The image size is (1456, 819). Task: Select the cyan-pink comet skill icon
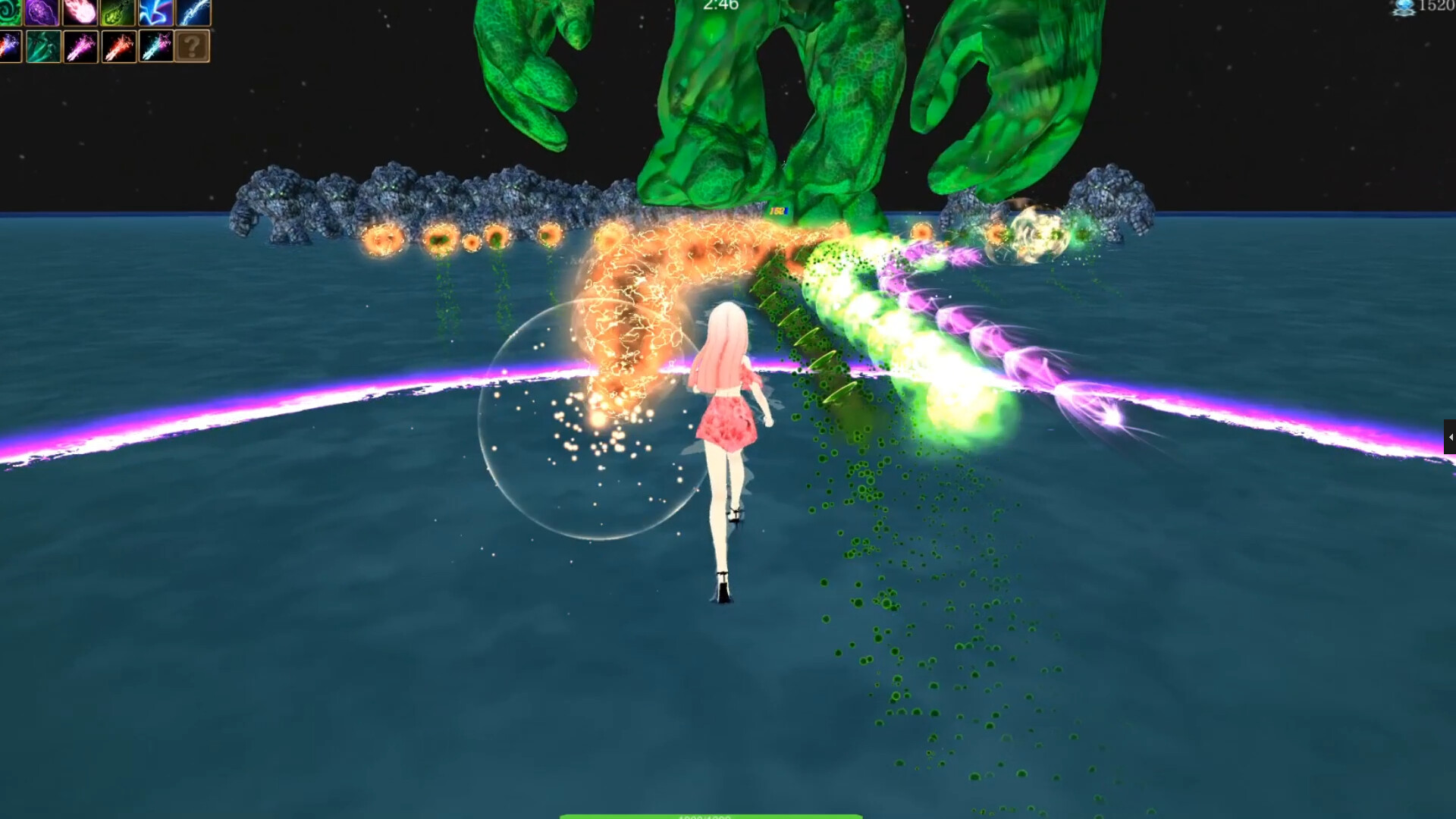(x=155, y=47)
